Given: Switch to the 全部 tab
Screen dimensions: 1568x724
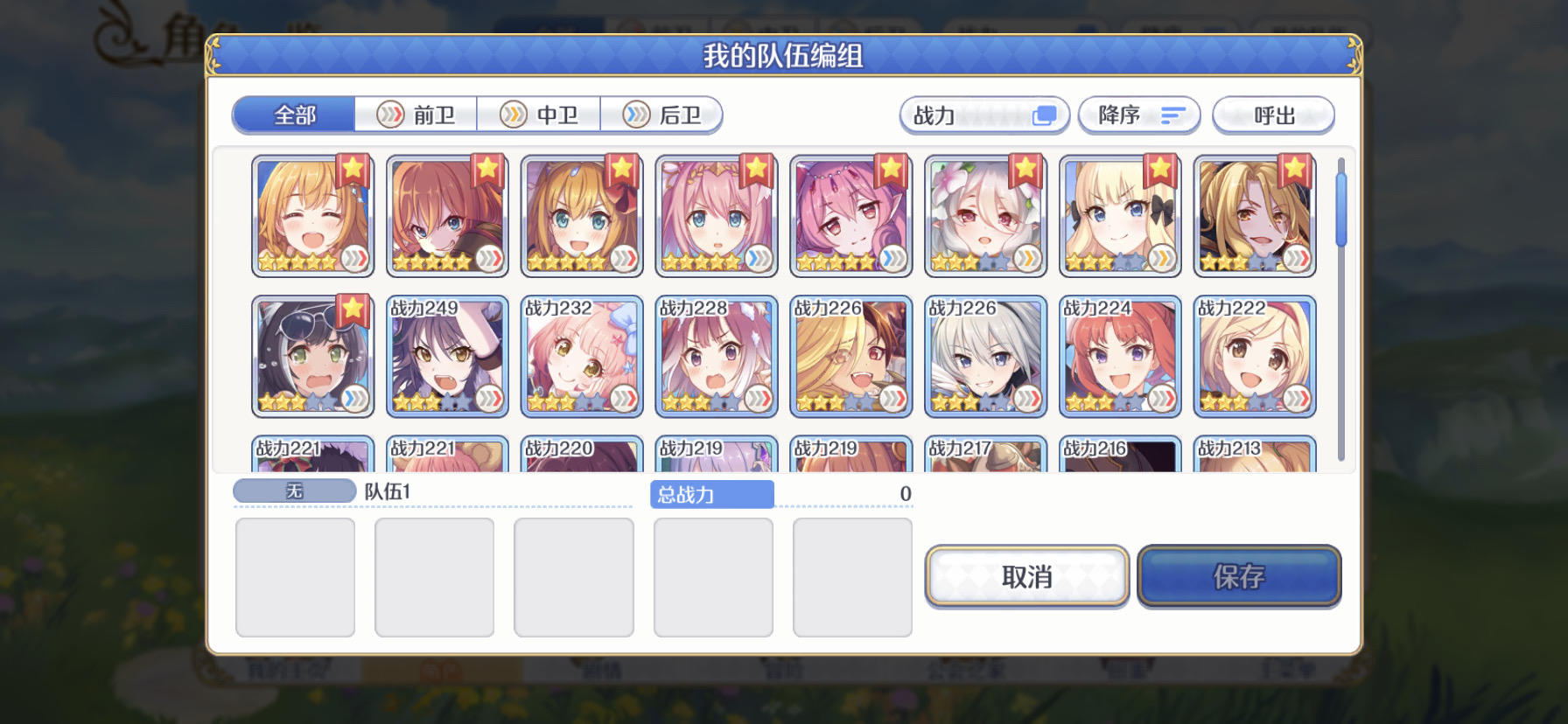Looking at the screenshot, I should tap(293, 115).
